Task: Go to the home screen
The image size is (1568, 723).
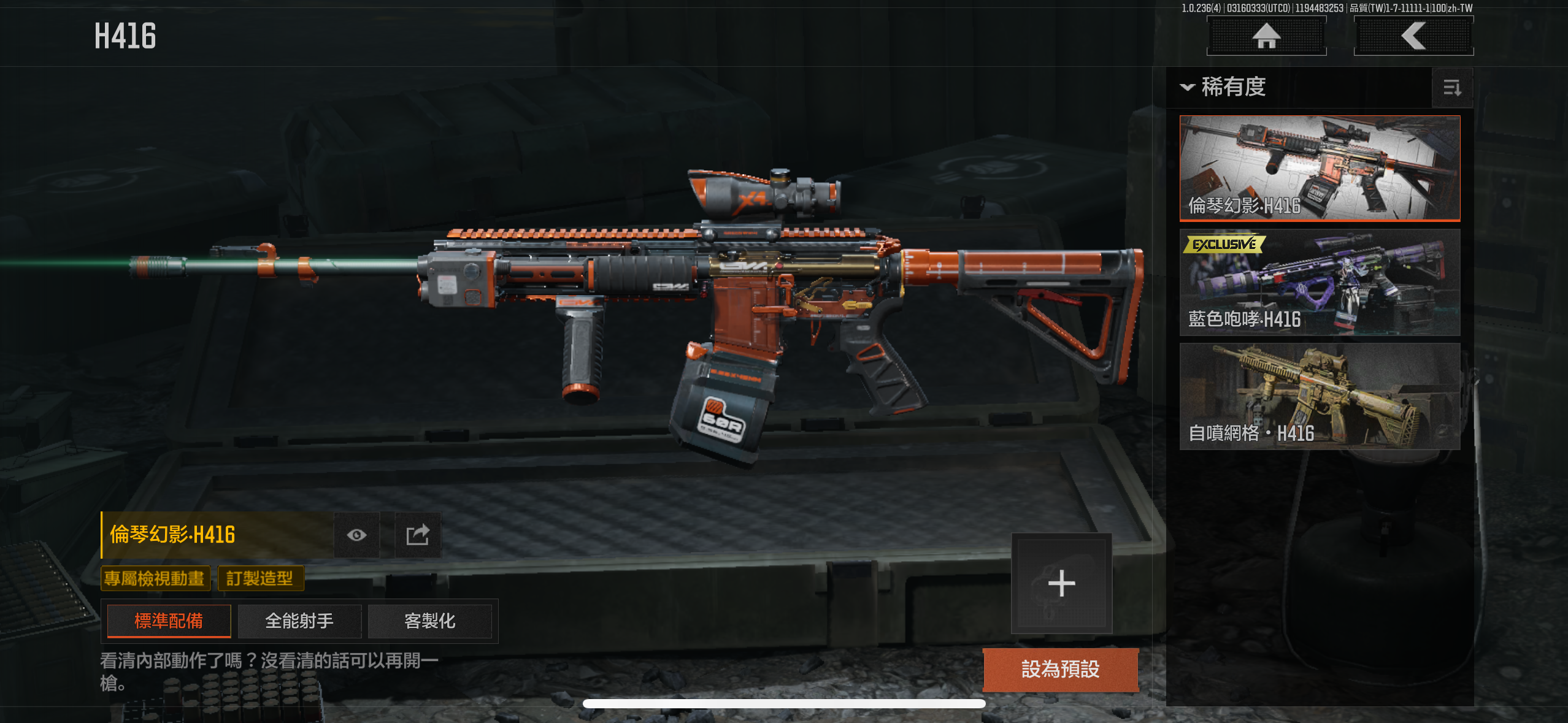Action: [1266, 36]
